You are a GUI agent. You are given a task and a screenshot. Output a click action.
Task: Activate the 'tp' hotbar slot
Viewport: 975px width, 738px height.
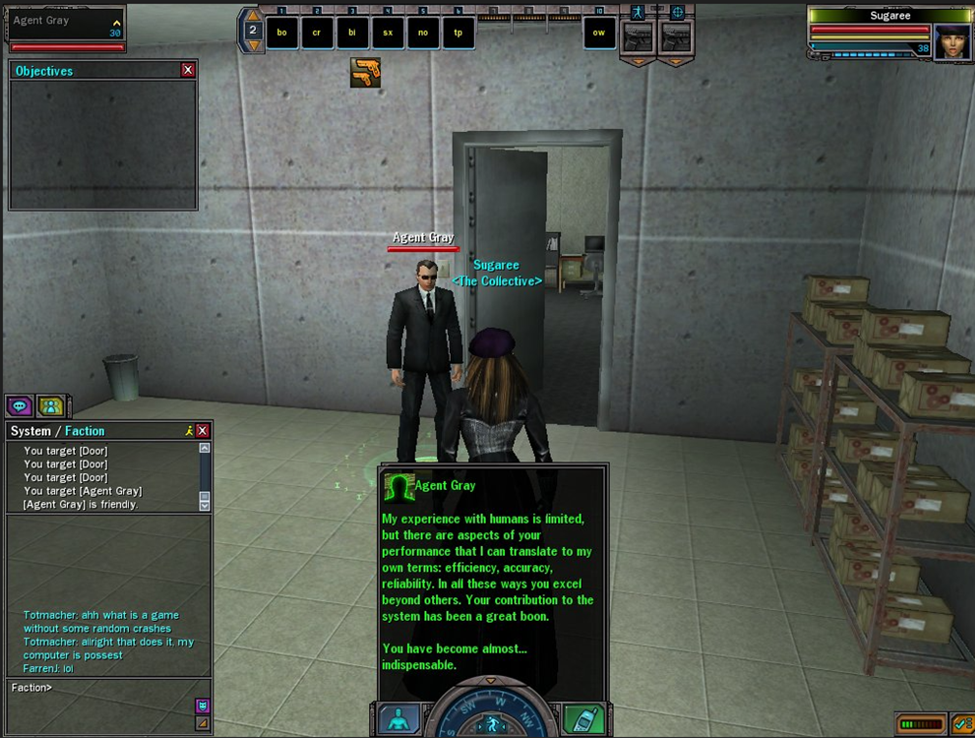tap(458, 32)
